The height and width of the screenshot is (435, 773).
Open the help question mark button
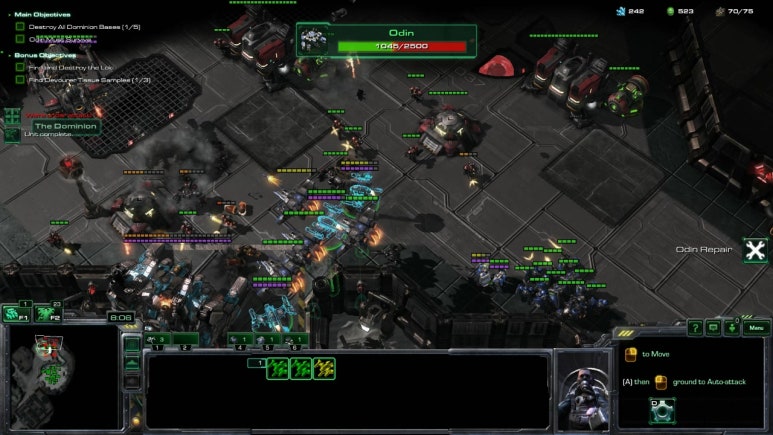694,327
